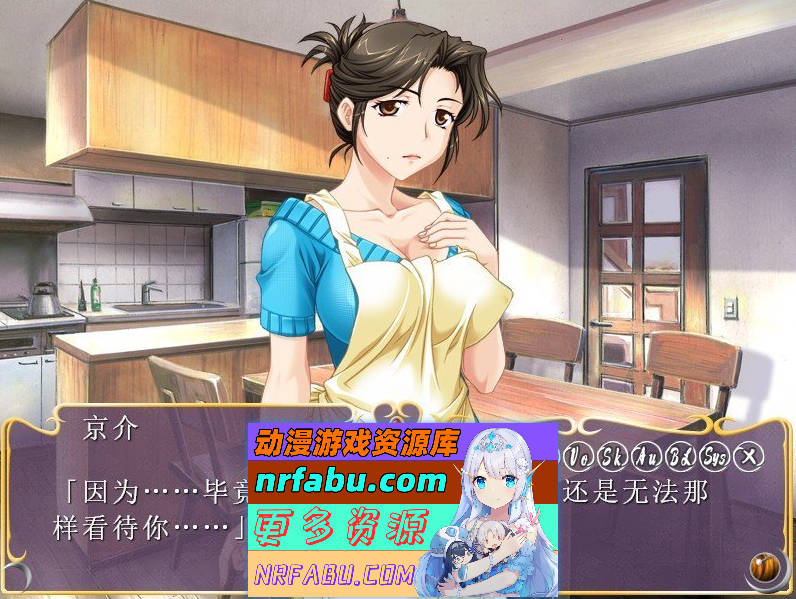
Task: Toggle the Au auto-read button
Action: [x=645, y=457]
